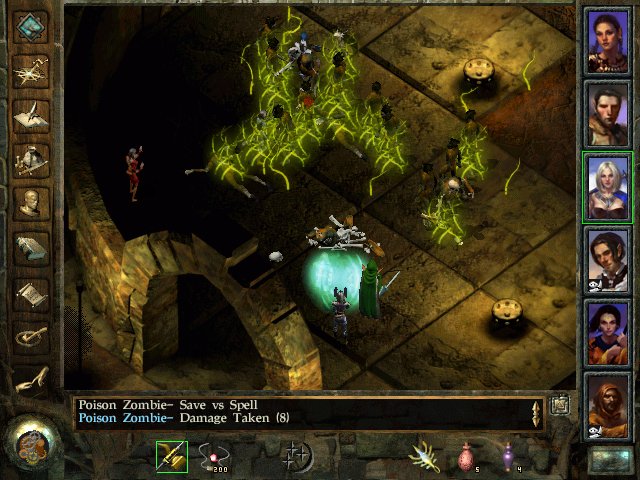Toggle the button at the log's right edge
The width and height of the screenshot is (640, 480).
coord(560,405)
